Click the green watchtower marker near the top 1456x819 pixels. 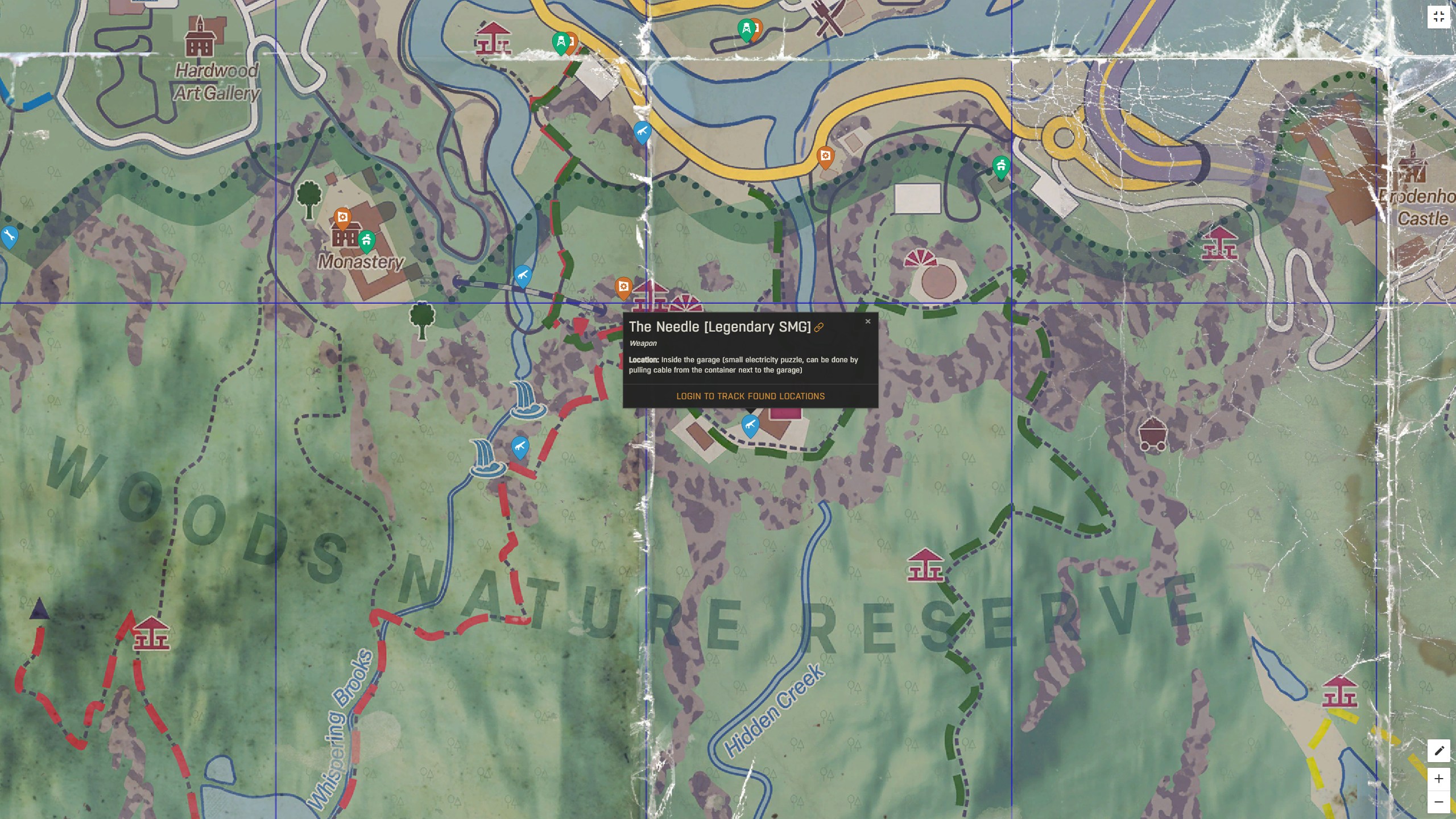tap(561, 42)
